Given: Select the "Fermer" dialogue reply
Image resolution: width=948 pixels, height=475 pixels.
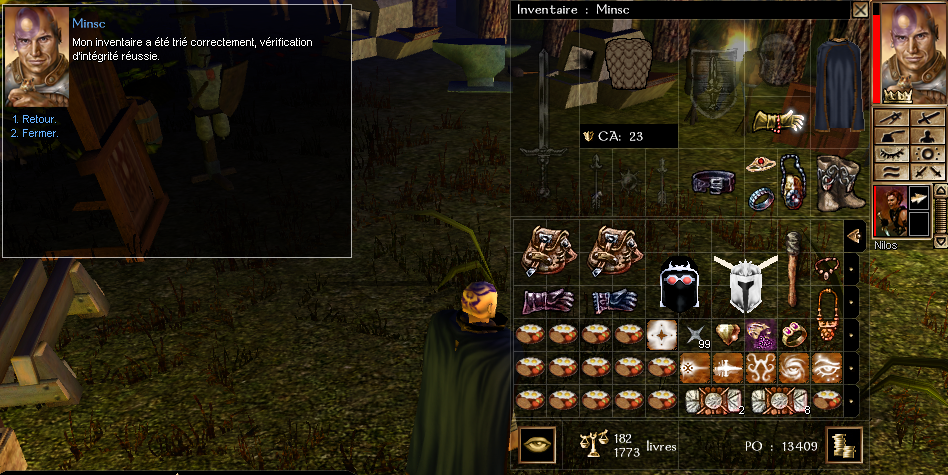Looking at the screenshot, I should click(x=39, y=133).
